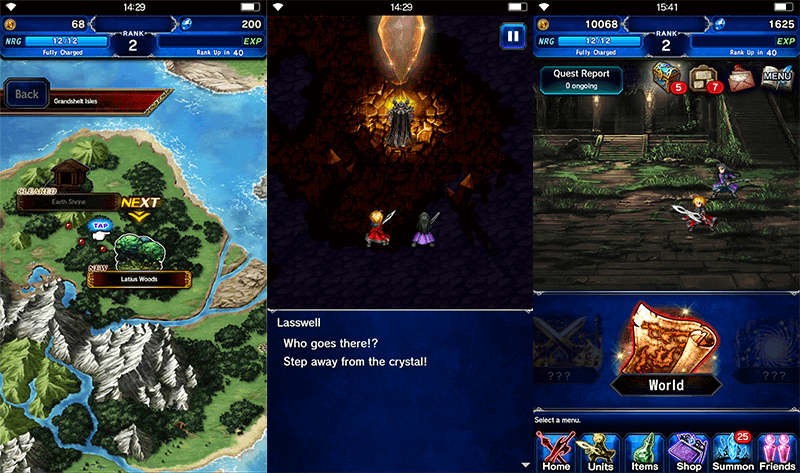Check the mail envelope icon
The image size is (800, 473).
741,76
